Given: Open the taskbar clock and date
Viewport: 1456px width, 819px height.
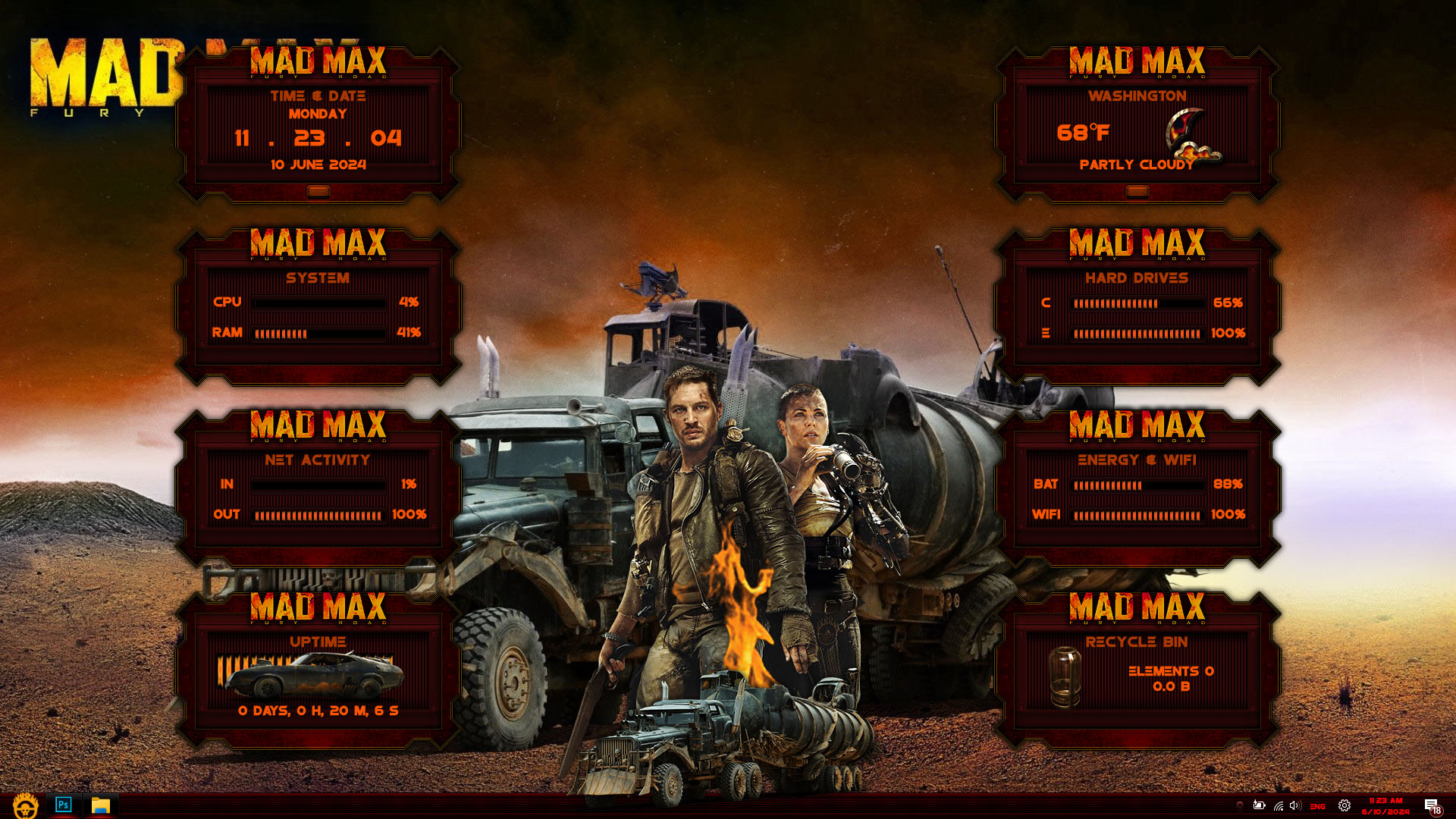Looking at the screenshot, I should point(1386,805).
